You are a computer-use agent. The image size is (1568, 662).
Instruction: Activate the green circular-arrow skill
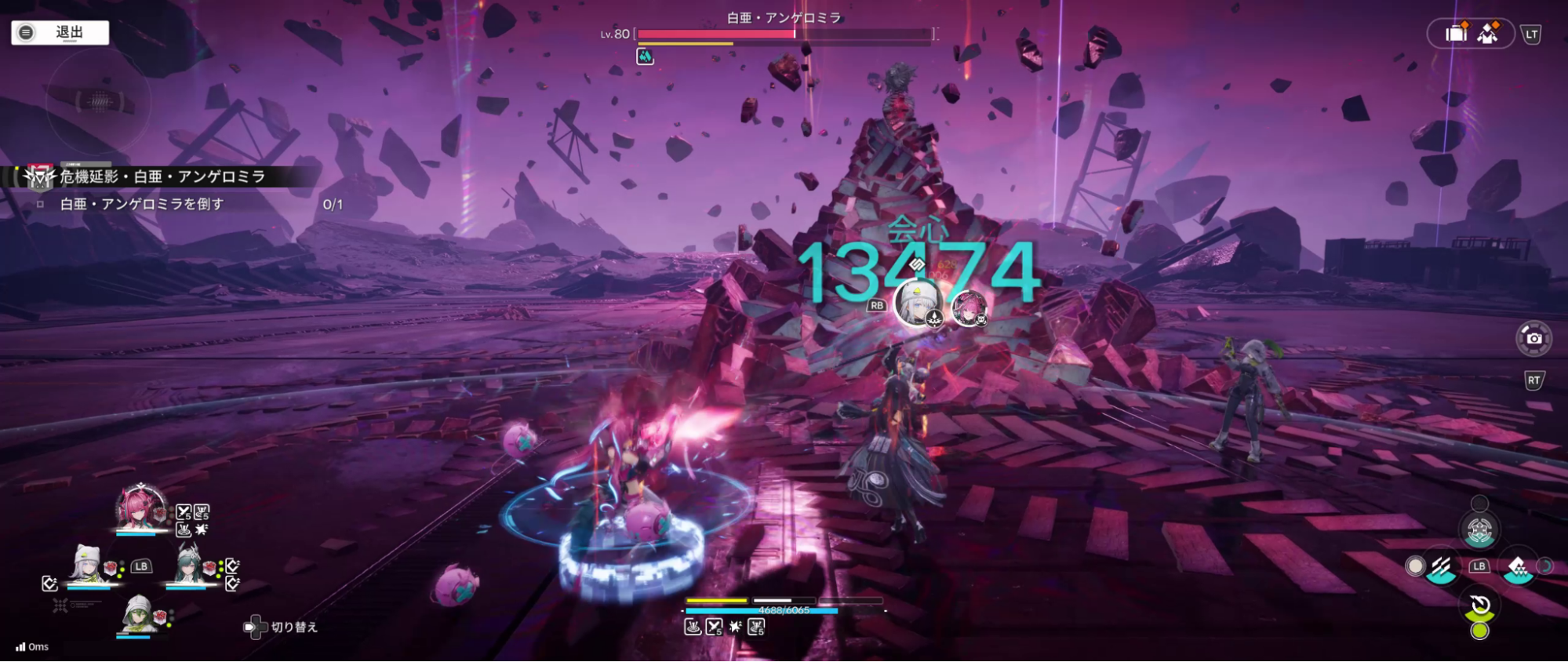(x=1480, y=606)
